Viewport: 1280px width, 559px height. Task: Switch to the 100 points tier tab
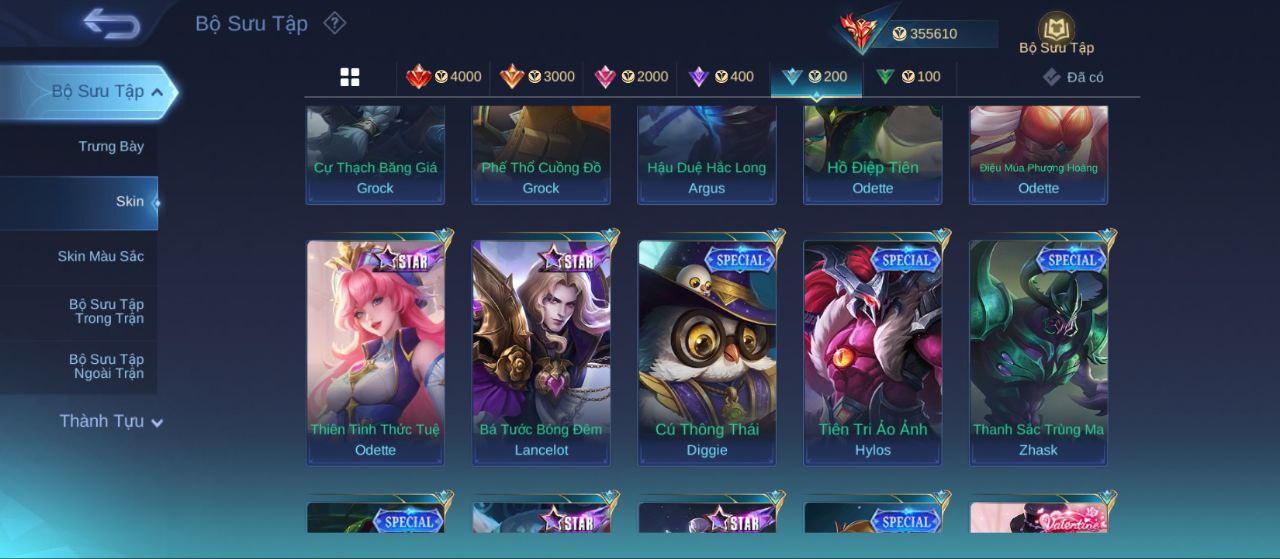(x=909, y=77)
